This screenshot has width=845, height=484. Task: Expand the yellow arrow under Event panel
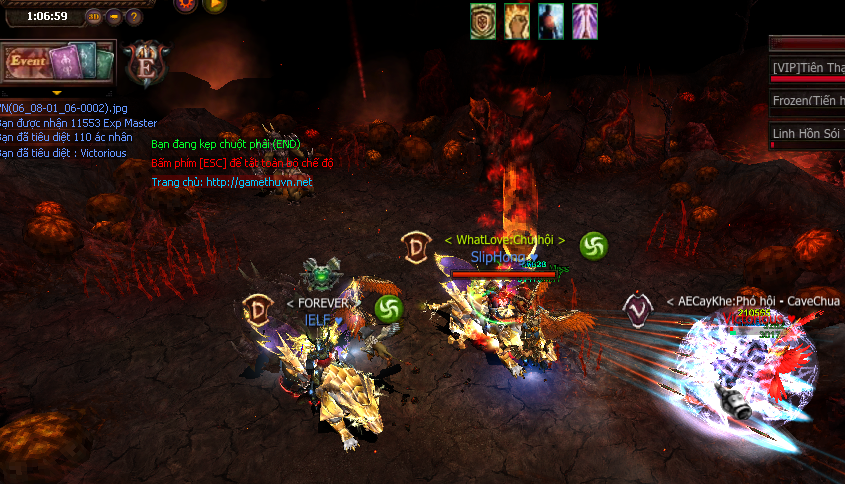[x=57, y=93]
